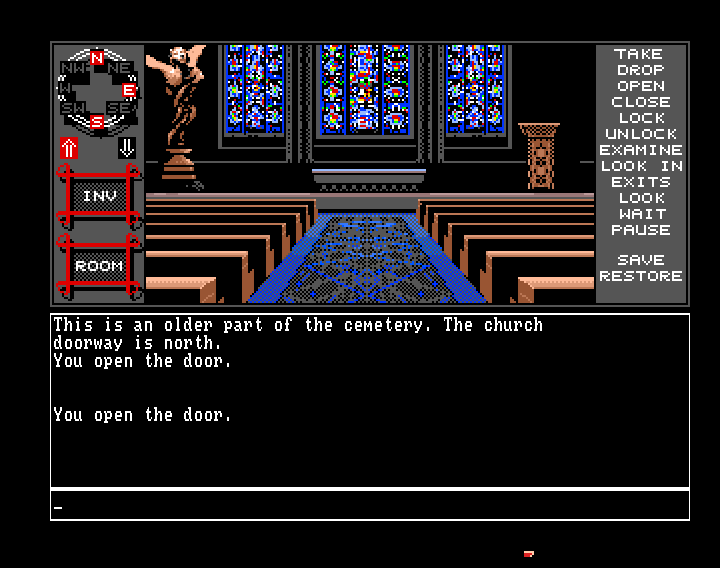The image size is (720, 568).
Task: Show available EXITS
Action: pyautogui.click(x=640, y=182)
